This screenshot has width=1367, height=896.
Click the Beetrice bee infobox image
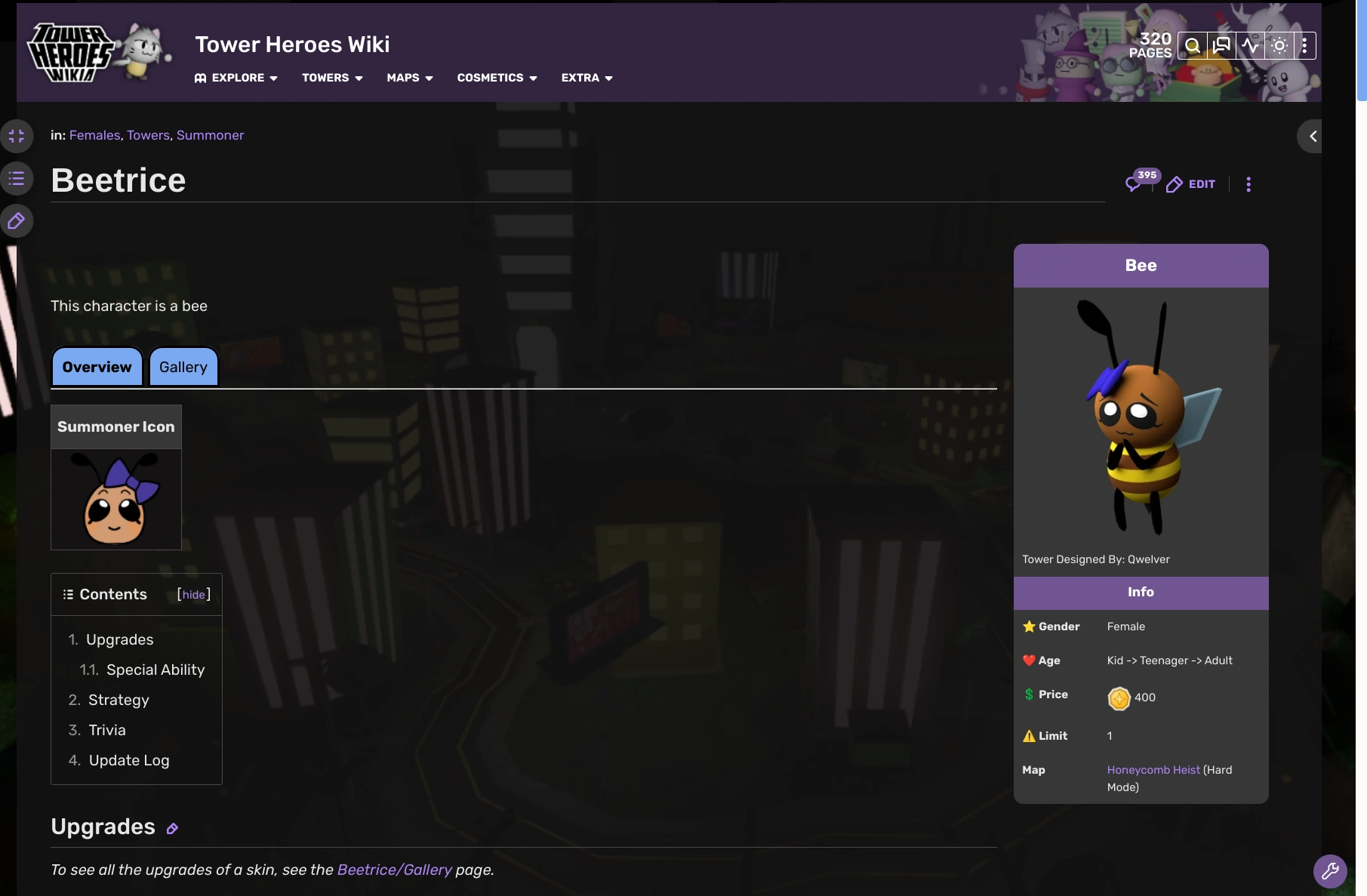pos(1141,423)
